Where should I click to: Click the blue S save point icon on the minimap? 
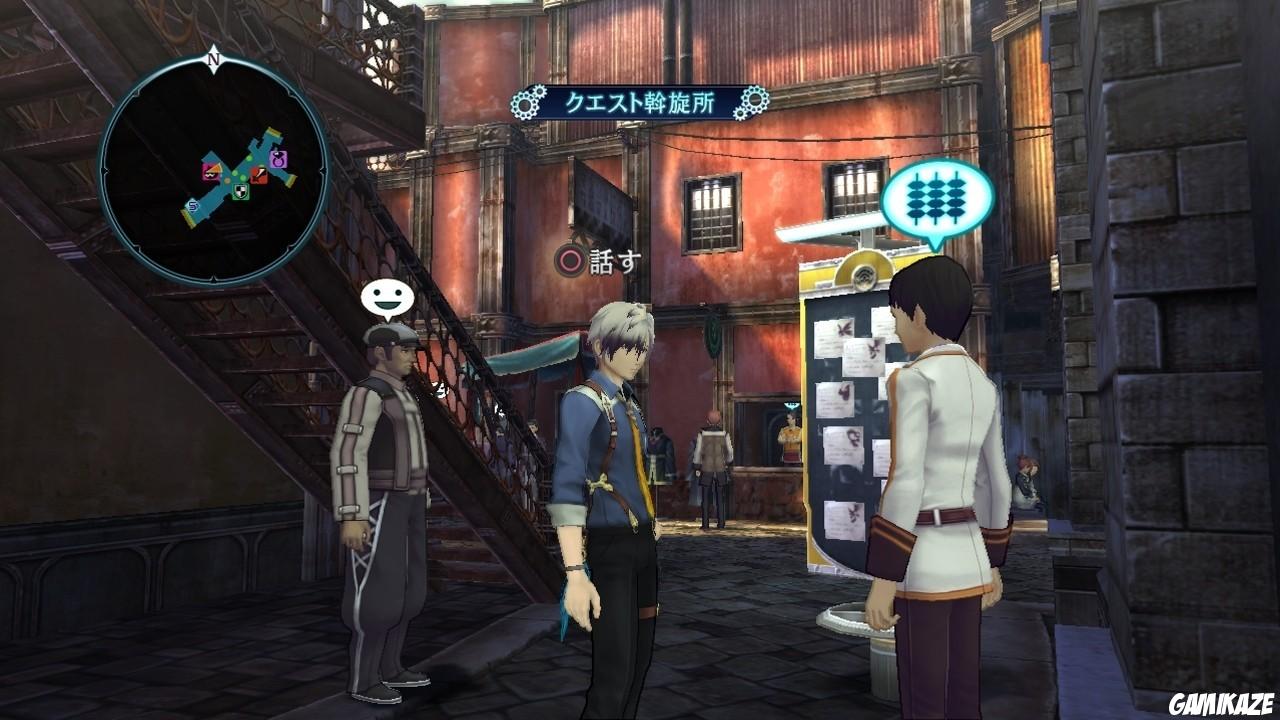coord(192,206)
